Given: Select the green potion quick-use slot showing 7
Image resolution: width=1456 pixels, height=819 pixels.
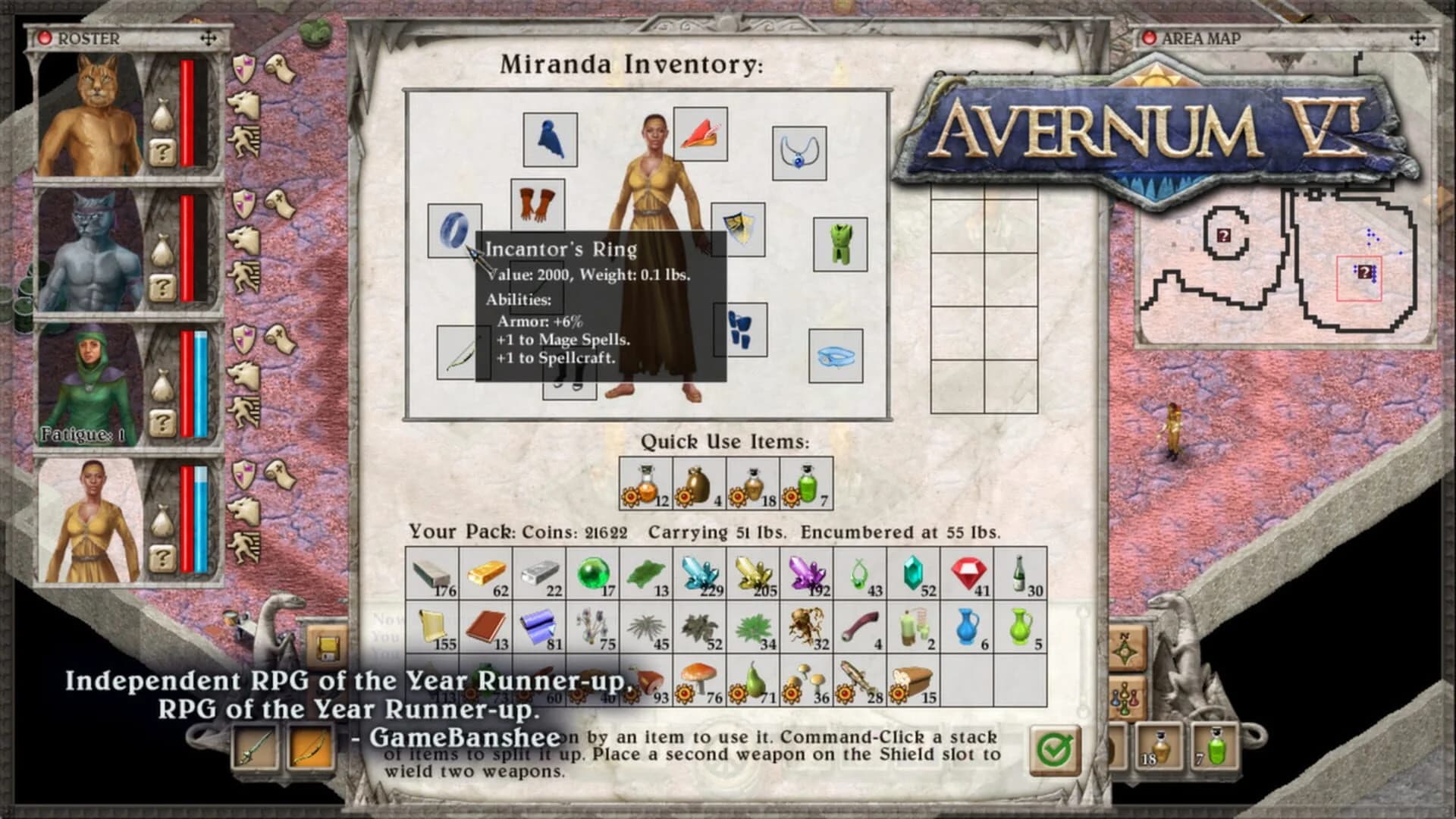Looking at the screenshot, I should click(806, 481).
